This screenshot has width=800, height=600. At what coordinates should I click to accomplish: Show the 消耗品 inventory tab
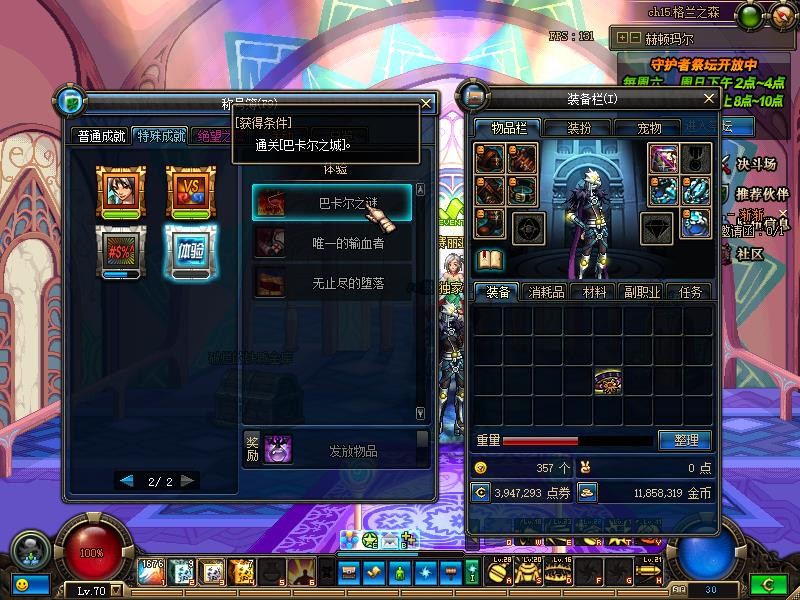547,292
